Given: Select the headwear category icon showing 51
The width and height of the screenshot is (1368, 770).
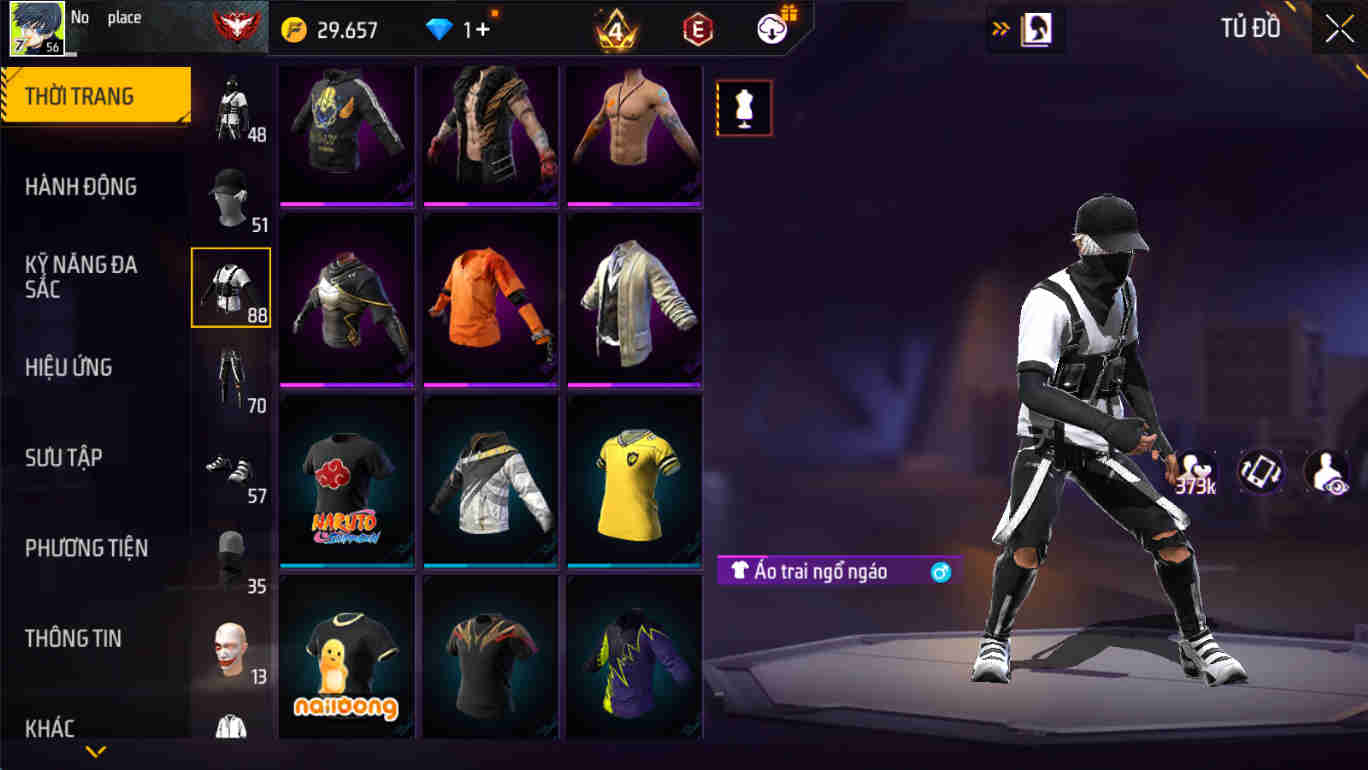Looking at the screenshot, I should pyautogui.click(x=230, y=195).
